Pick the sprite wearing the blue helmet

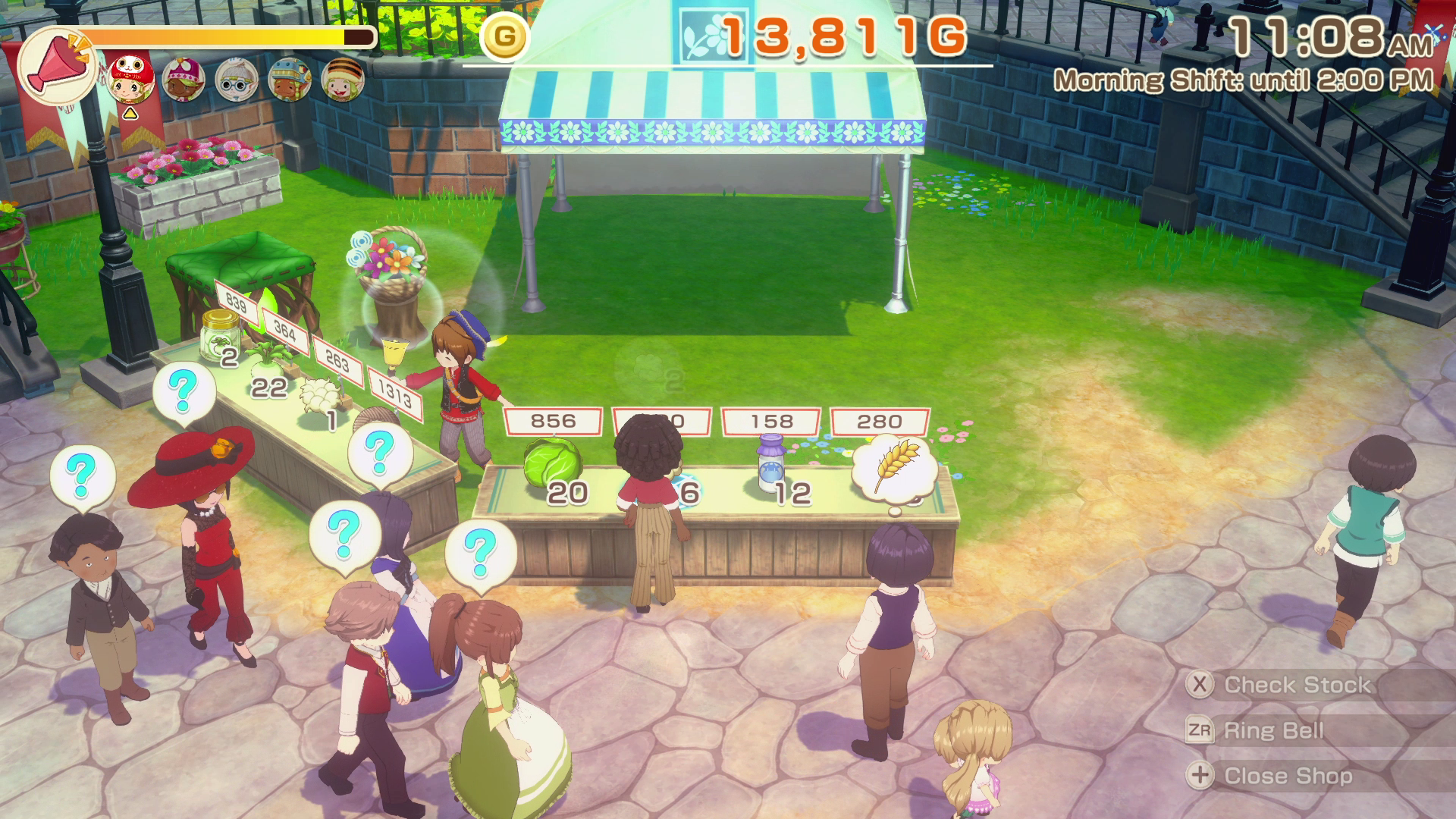(289, 79)
